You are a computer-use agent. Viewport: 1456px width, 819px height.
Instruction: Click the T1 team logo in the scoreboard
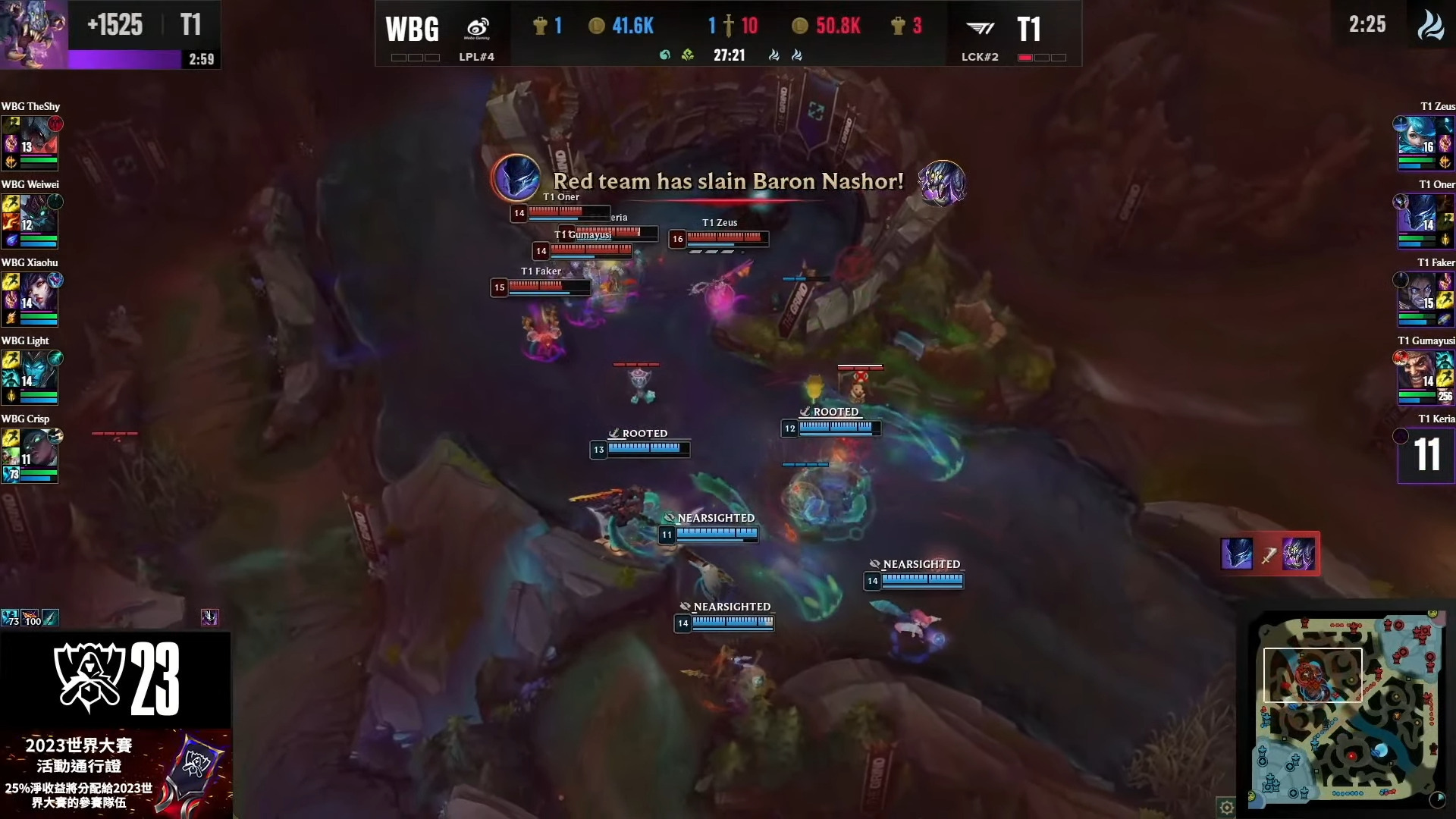[980, 27]
